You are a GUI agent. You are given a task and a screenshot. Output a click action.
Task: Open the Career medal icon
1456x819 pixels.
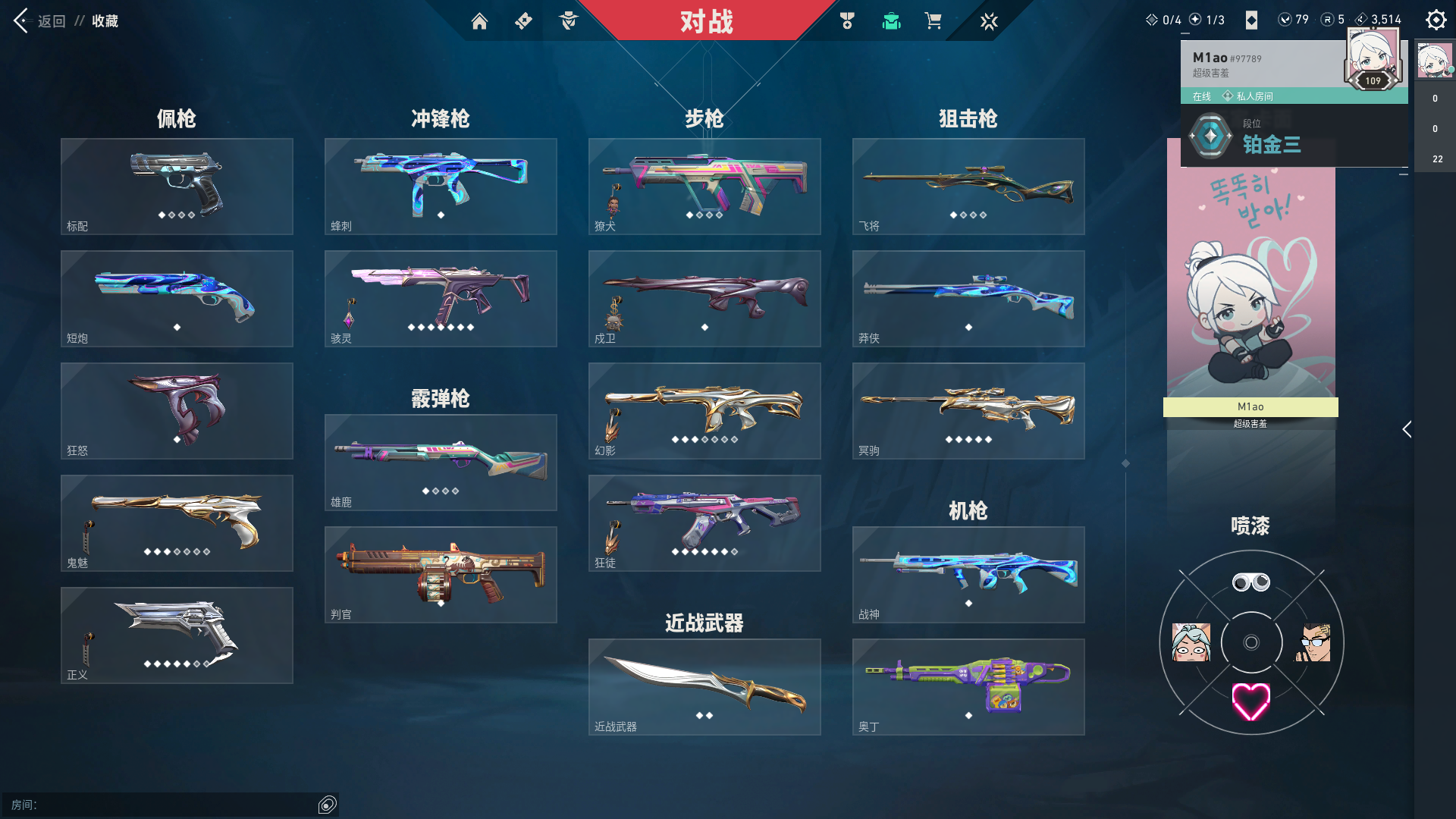click(x=847, y=21)
